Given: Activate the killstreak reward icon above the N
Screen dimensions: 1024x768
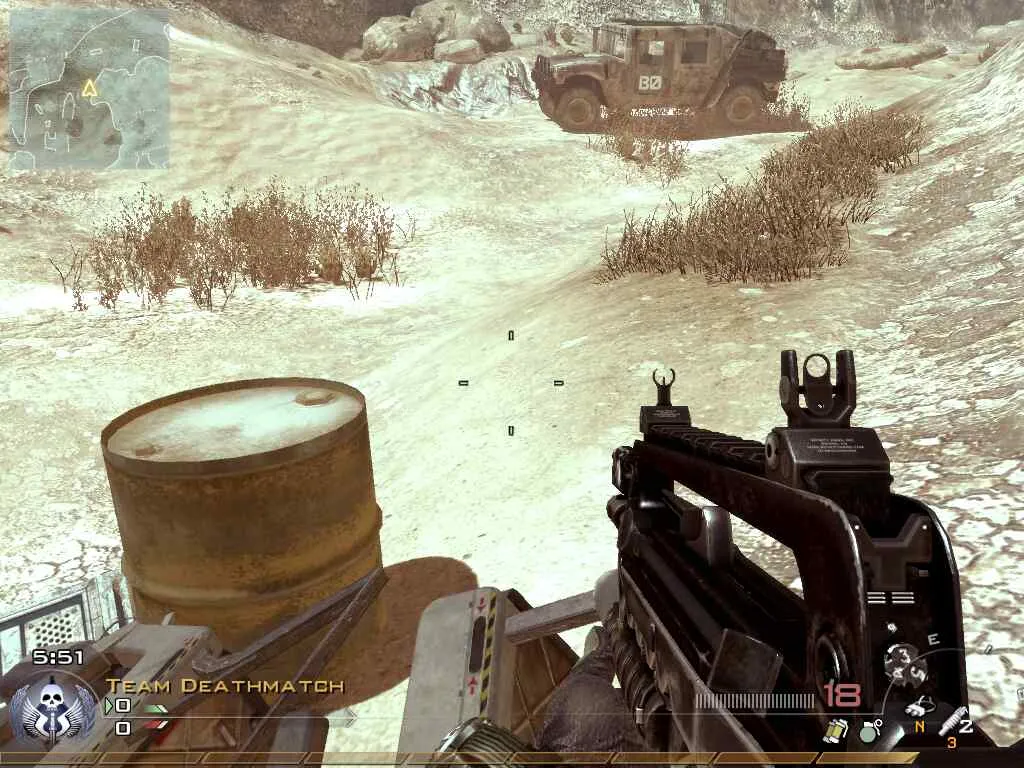Looking at the screenshot, I should pyautogui.click(x=918, y=707).
